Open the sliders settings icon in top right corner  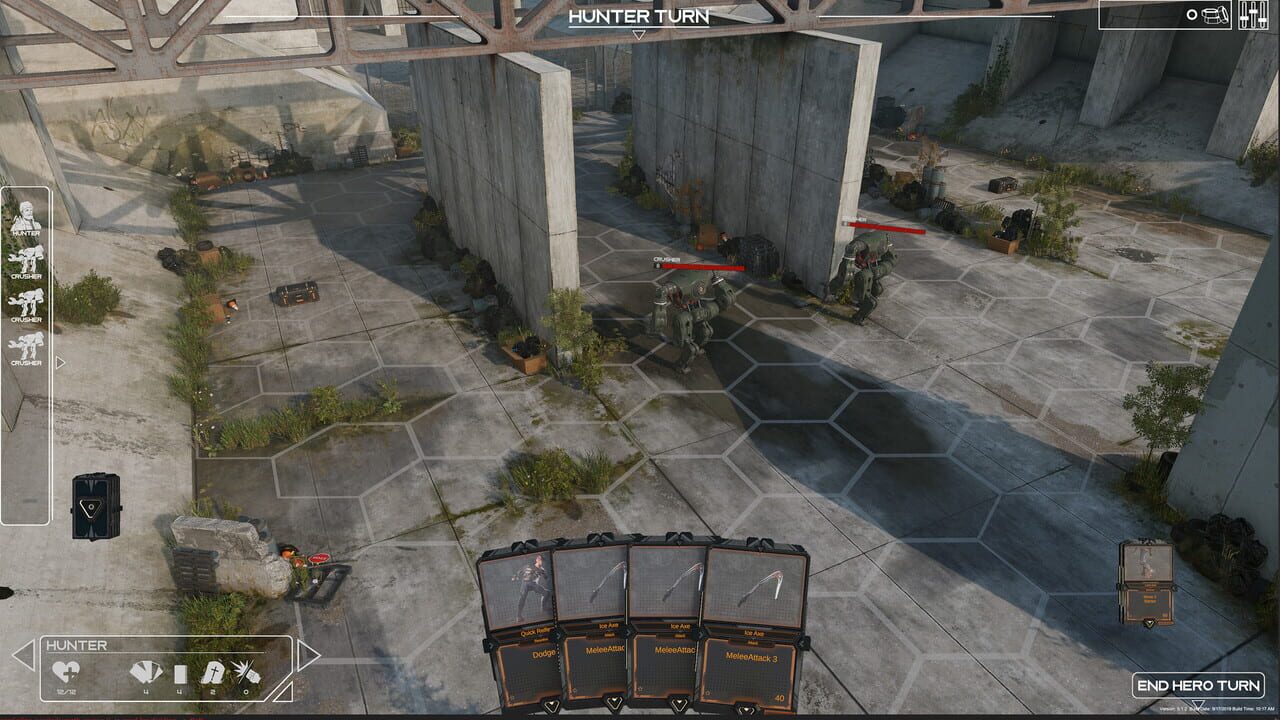click(1255, 14)
